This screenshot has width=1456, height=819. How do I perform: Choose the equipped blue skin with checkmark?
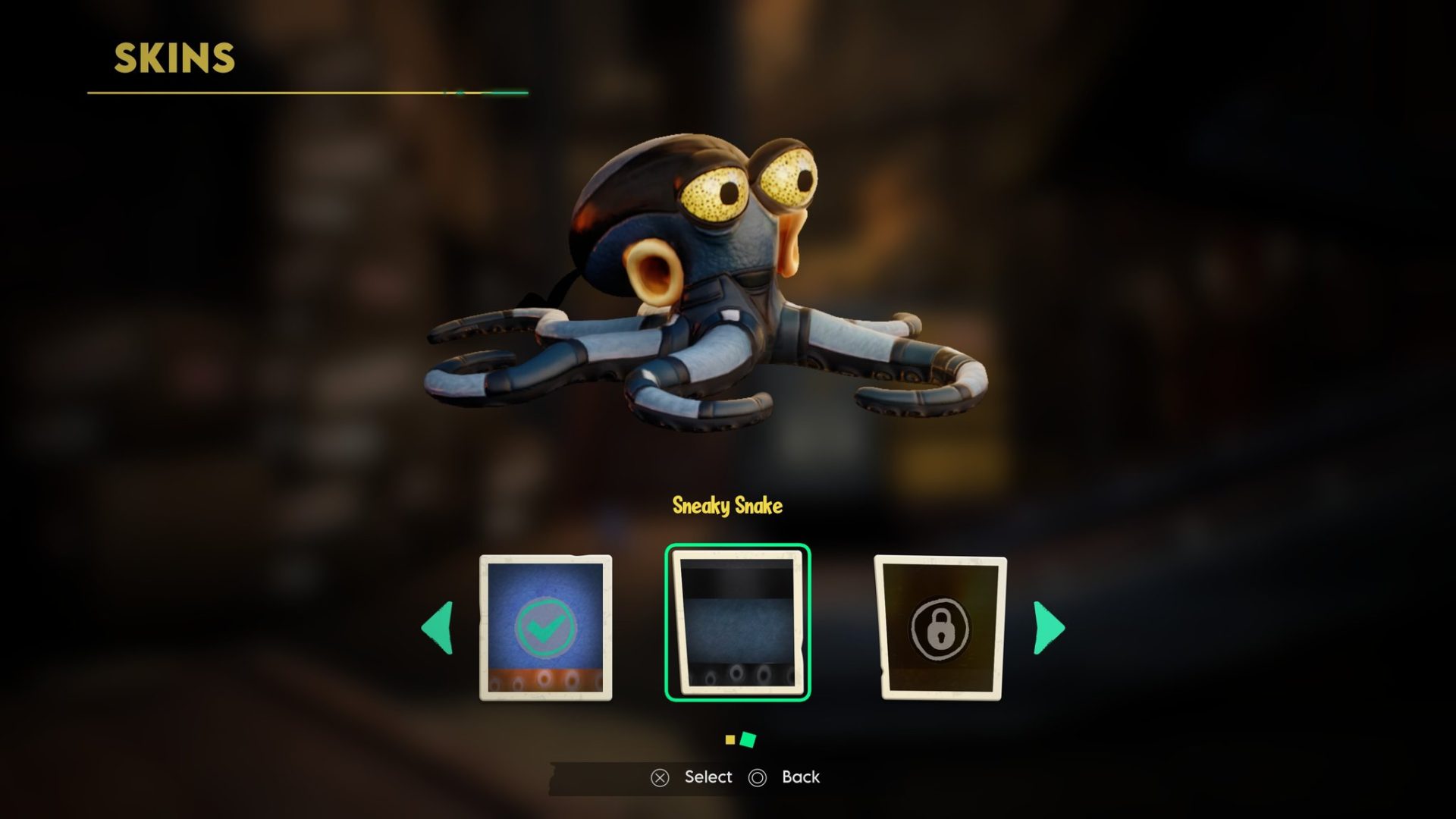(545, 627)
